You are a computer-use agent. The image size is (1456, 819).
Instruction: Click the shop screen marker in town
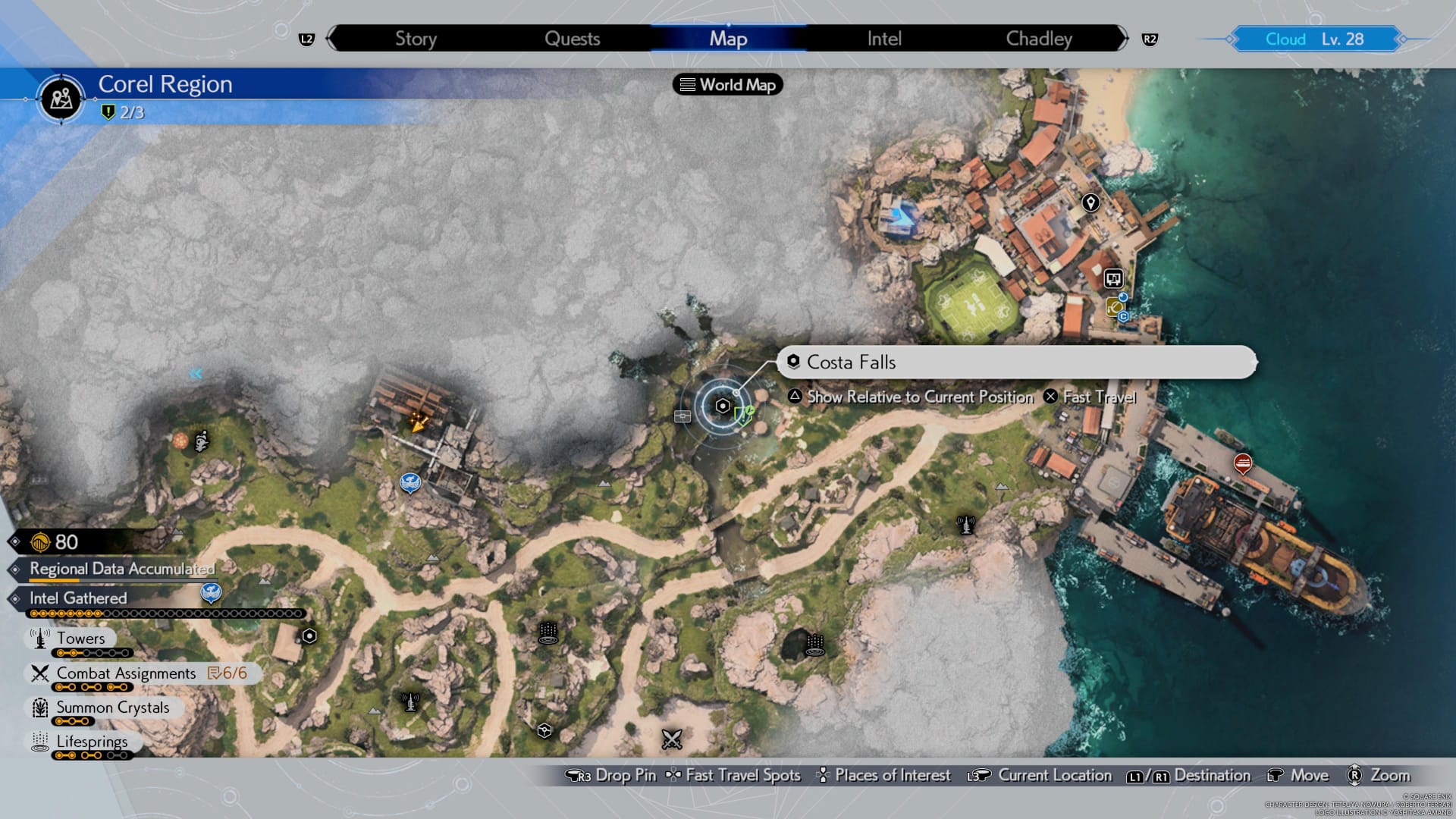point(1112,278)
